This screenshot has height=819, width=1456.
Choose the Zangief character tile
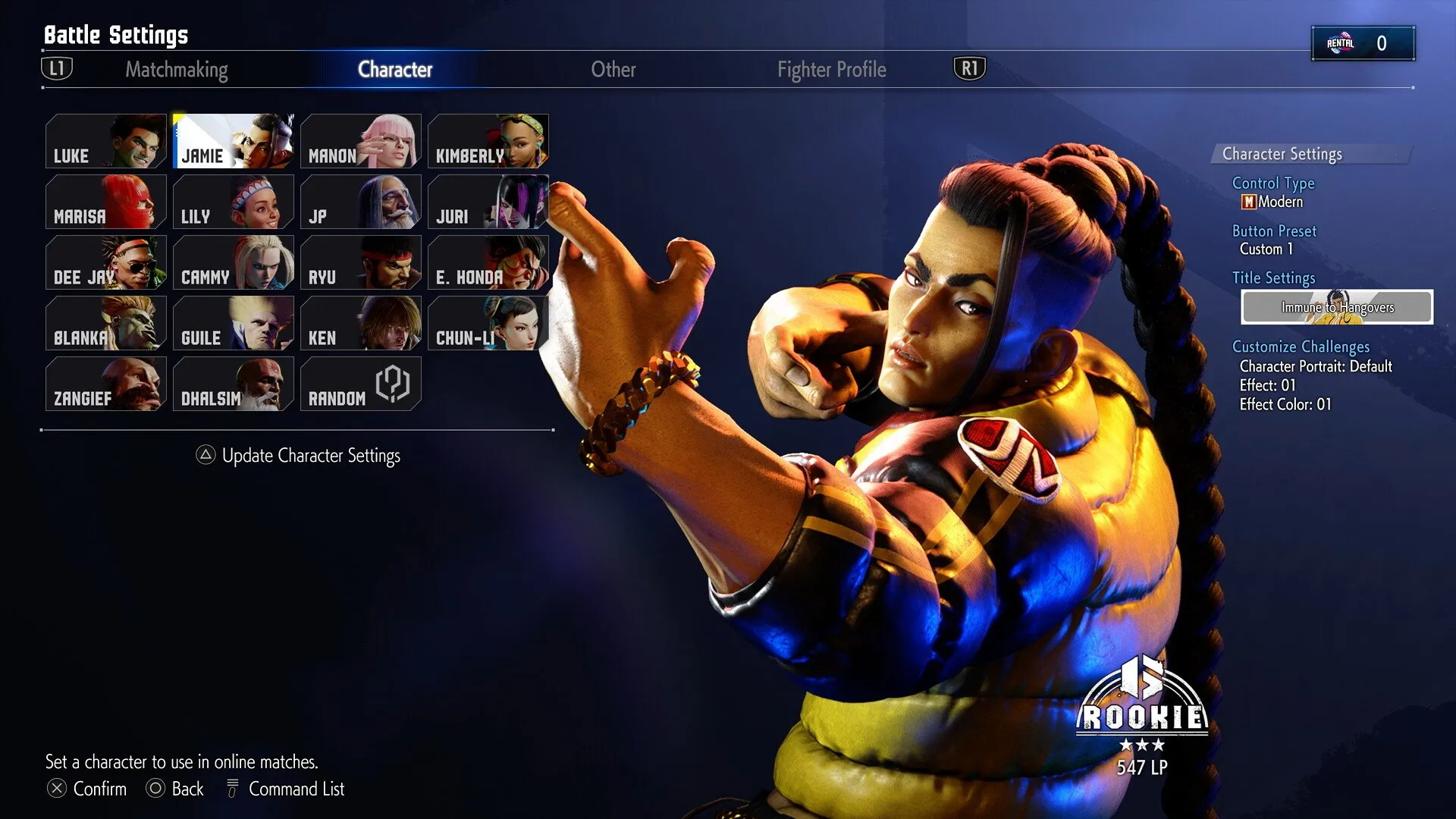105,384
